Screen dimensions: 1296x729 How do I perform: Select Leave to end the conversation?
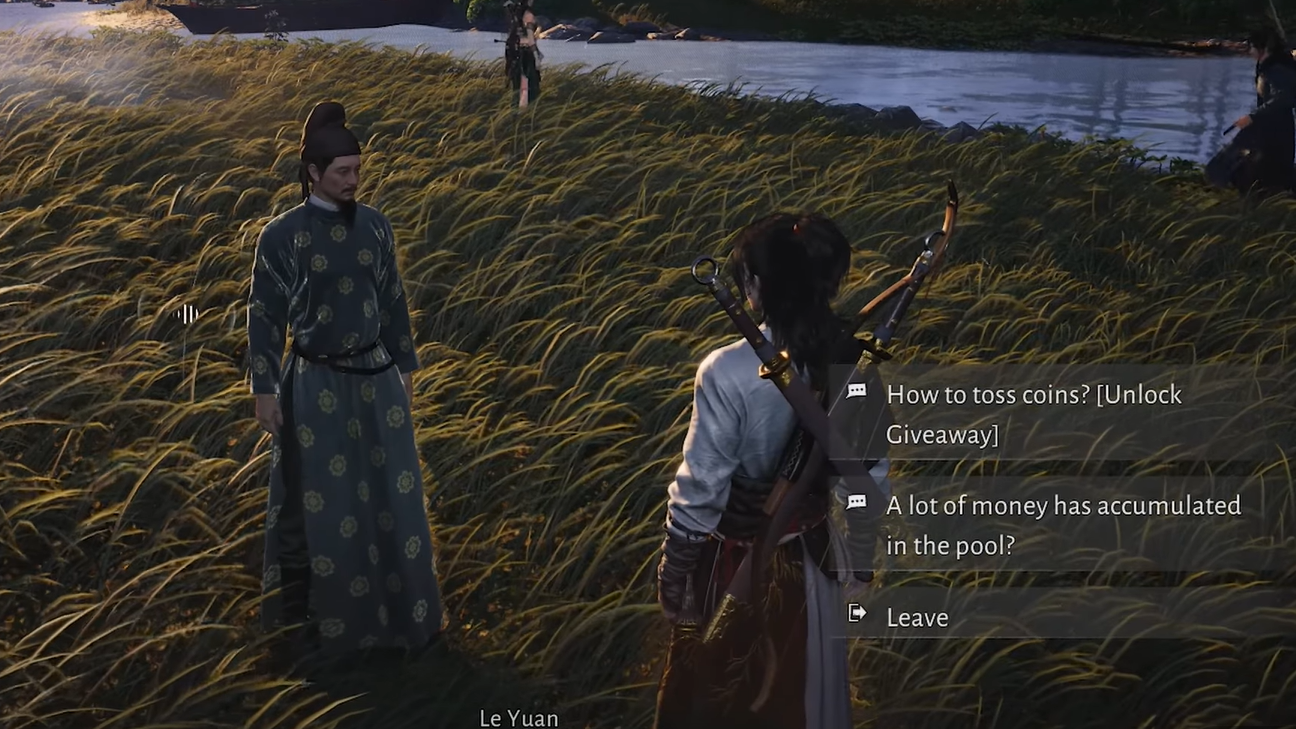tap(917, 618)
